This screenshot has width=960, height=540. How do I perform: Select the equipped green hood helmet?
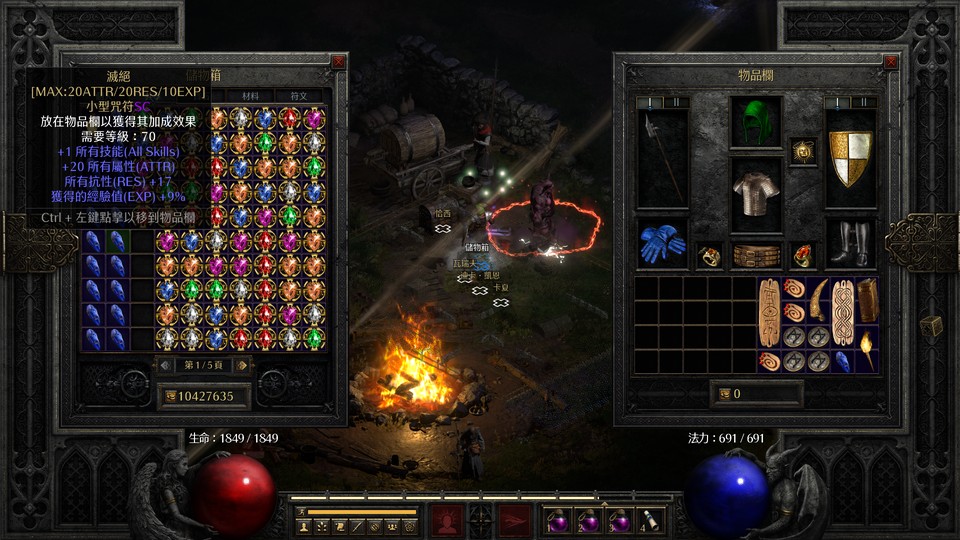[x=756, y=122]
